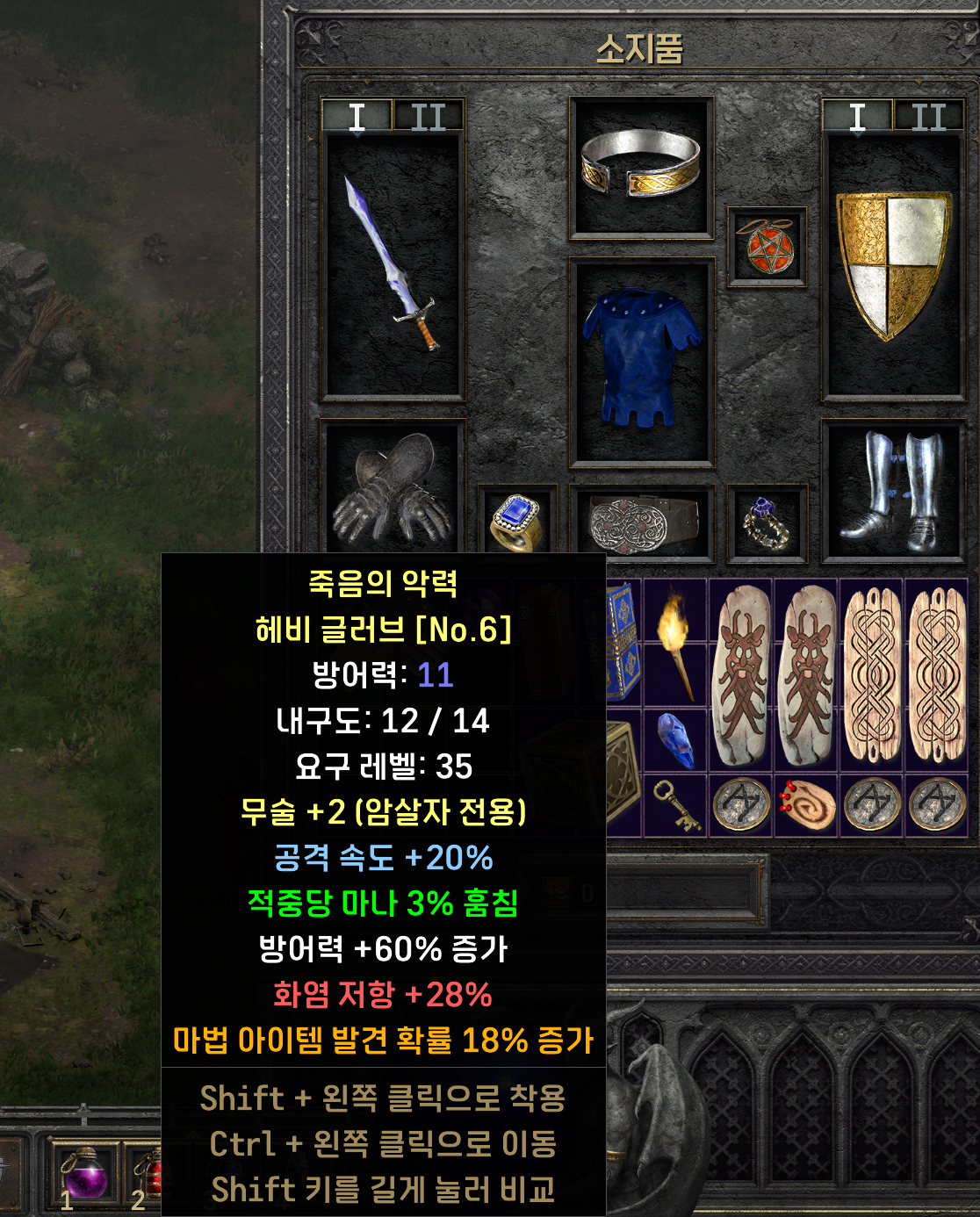Pick up the gold and white shield
Image resolution: width=980 pixels, height=1217 pixels.
click(892, 263)
